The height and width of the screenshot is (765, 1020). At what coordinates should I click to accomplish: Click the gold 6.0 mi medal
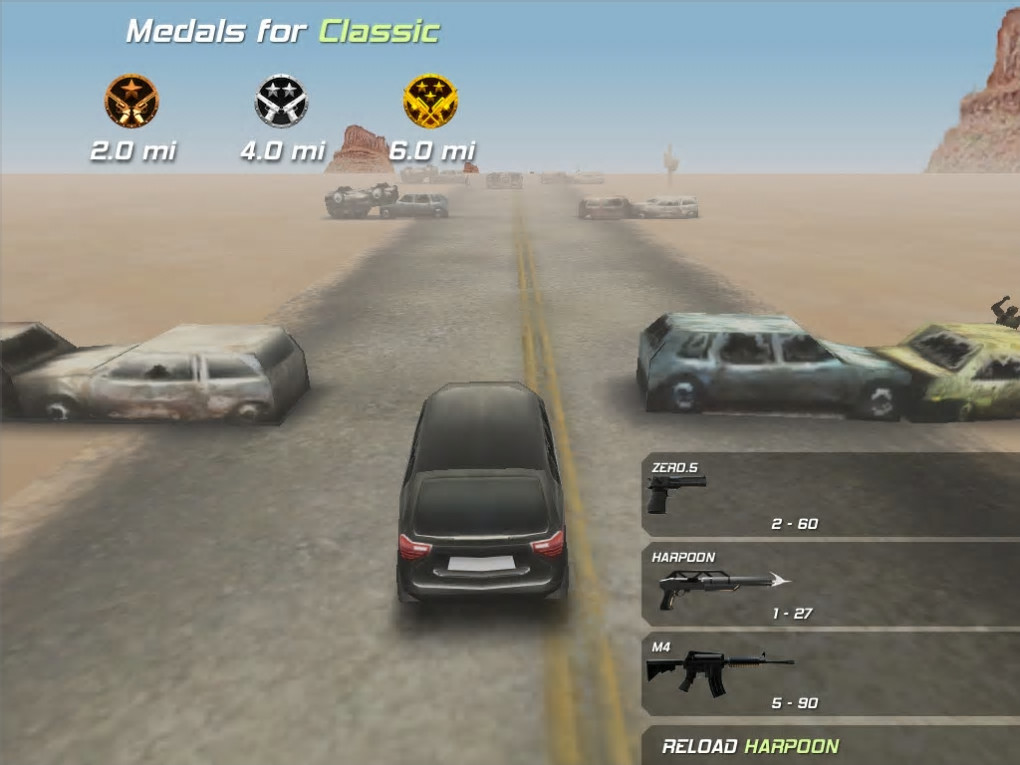[x=430, y=101]
